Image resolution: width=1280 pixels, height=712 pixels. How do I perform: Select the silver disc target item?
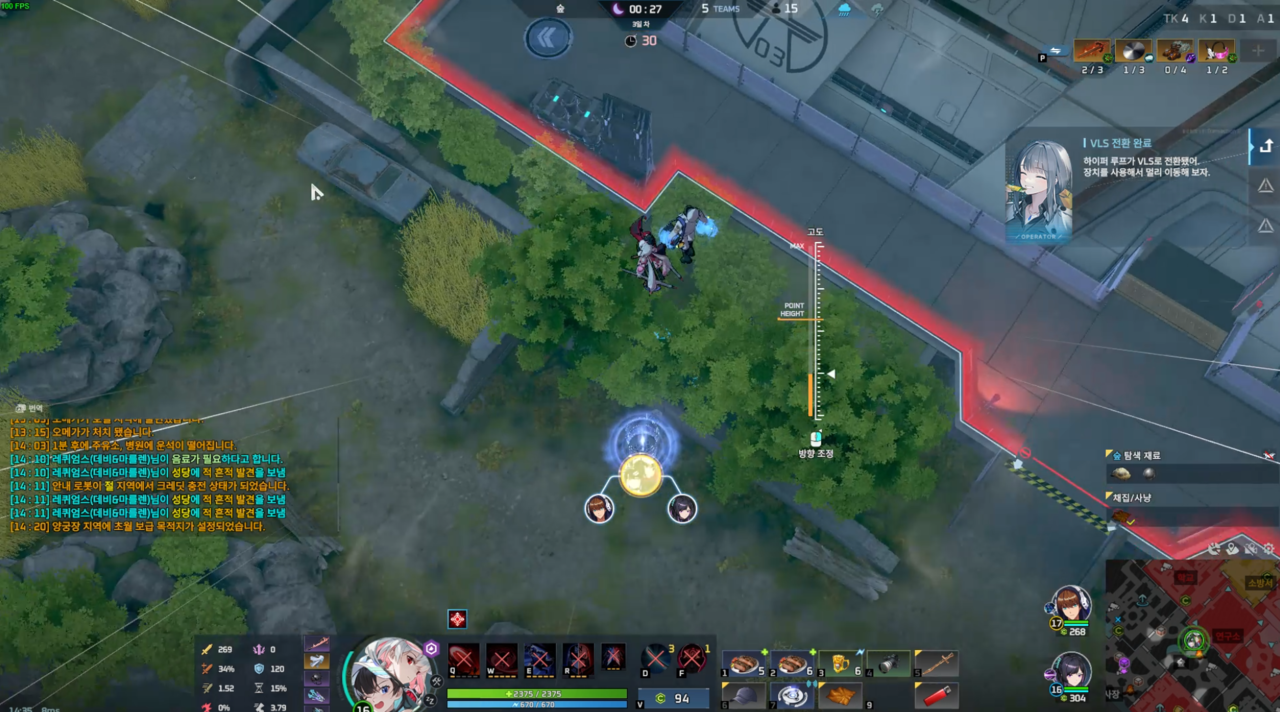pos(1133,51)
